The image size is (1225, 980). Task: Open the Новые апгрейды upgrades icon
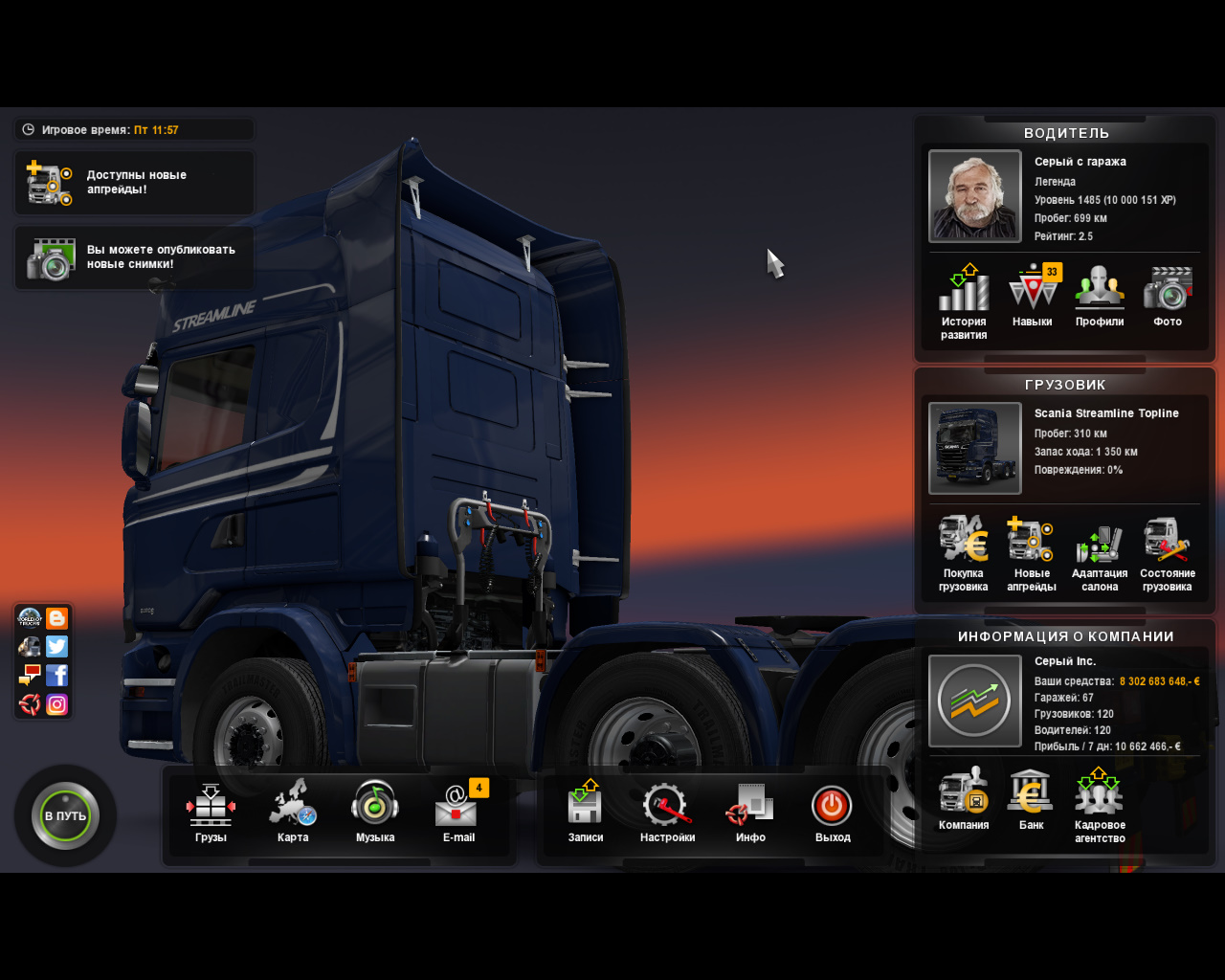(x=1031, y=541)
